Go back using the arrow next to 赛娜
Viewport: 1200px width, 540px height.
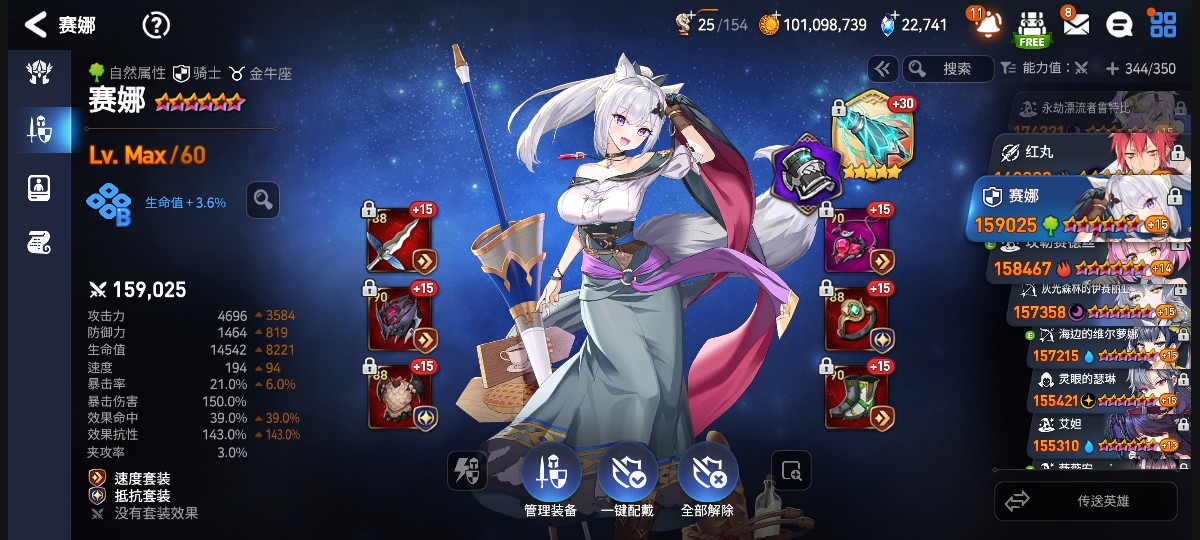[x=36, y=25]
